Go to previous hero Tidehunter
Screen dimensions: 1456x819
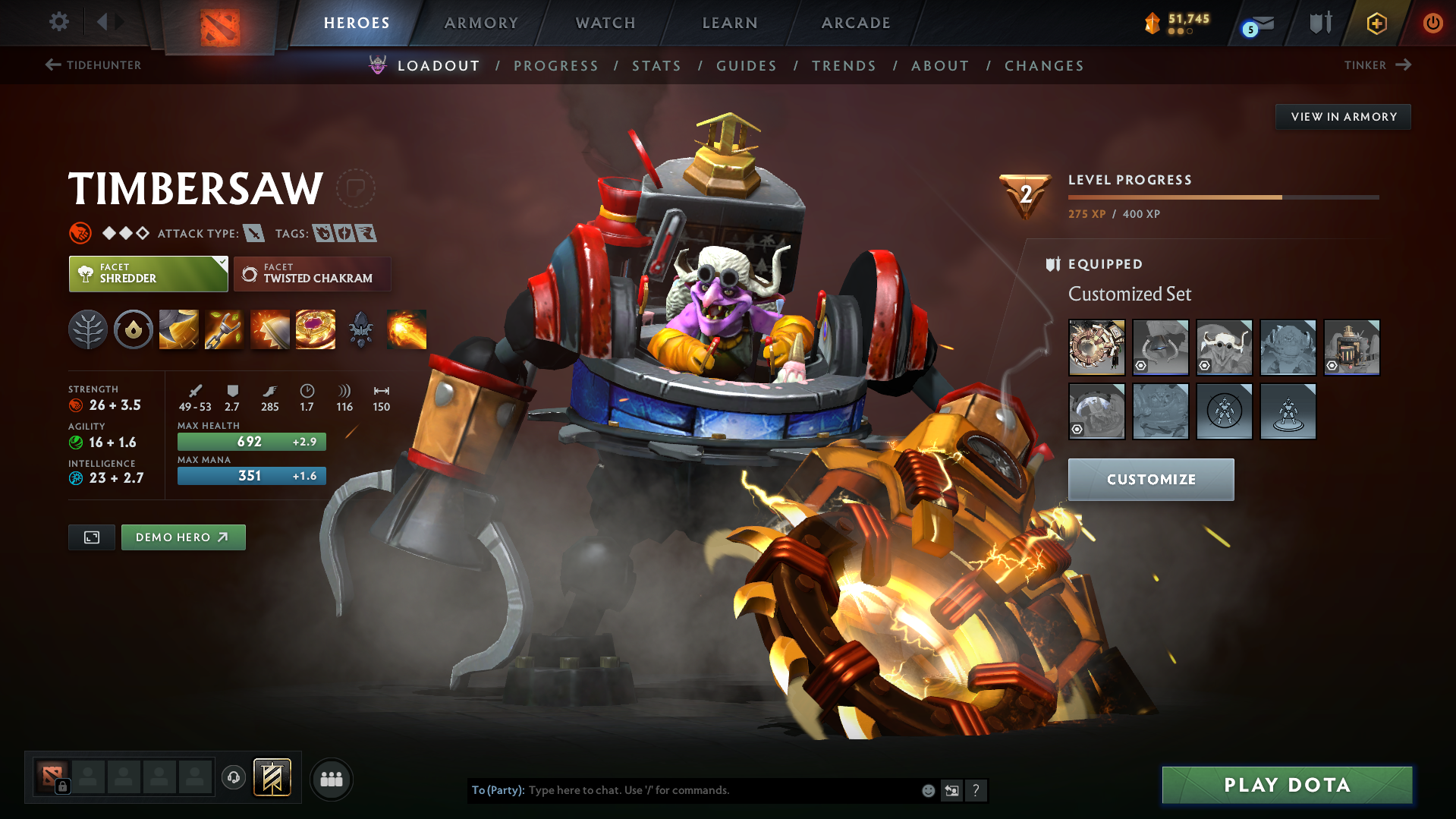click(x=93, y=65)
